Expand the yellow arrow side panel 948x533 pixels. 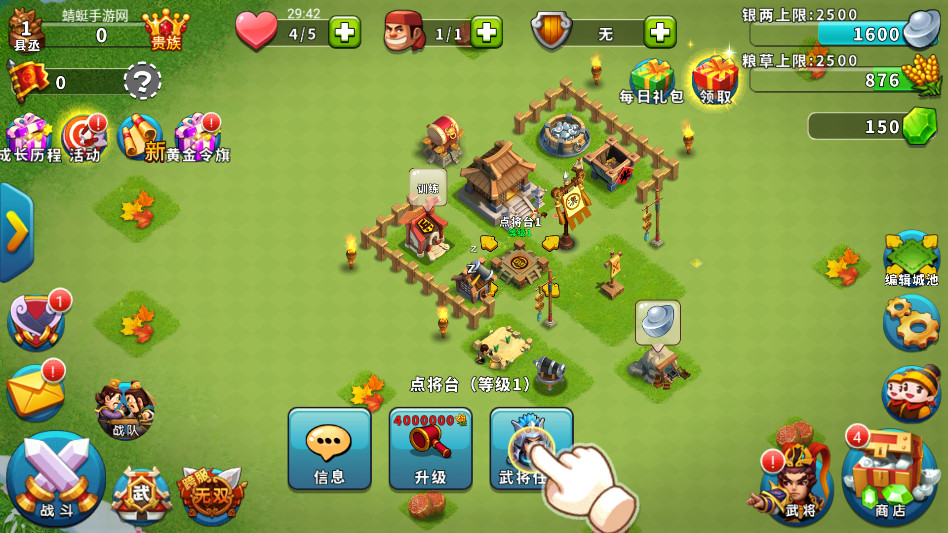point(16,232)
